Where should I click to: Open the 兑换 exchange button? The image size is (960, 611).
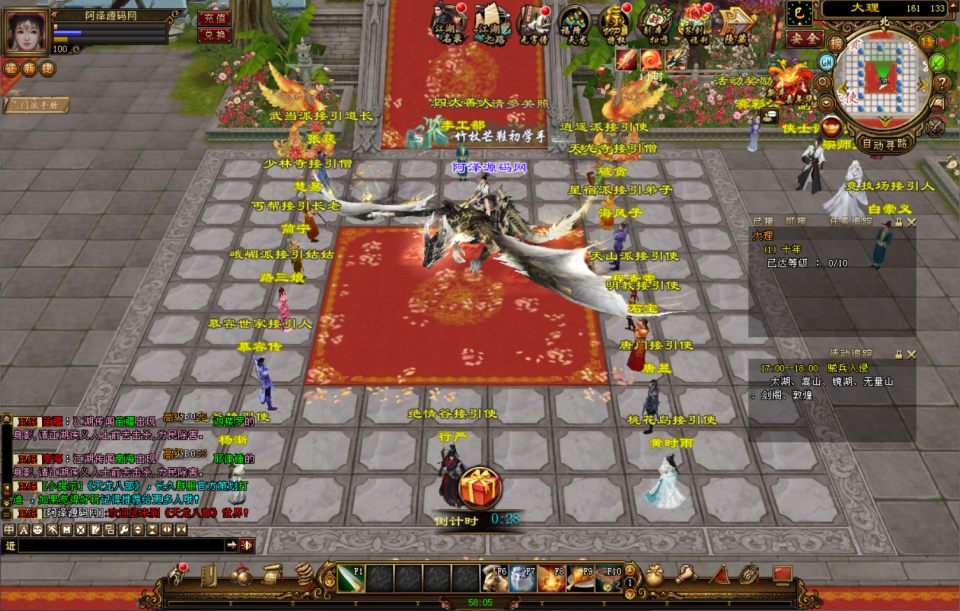point(215,34)
